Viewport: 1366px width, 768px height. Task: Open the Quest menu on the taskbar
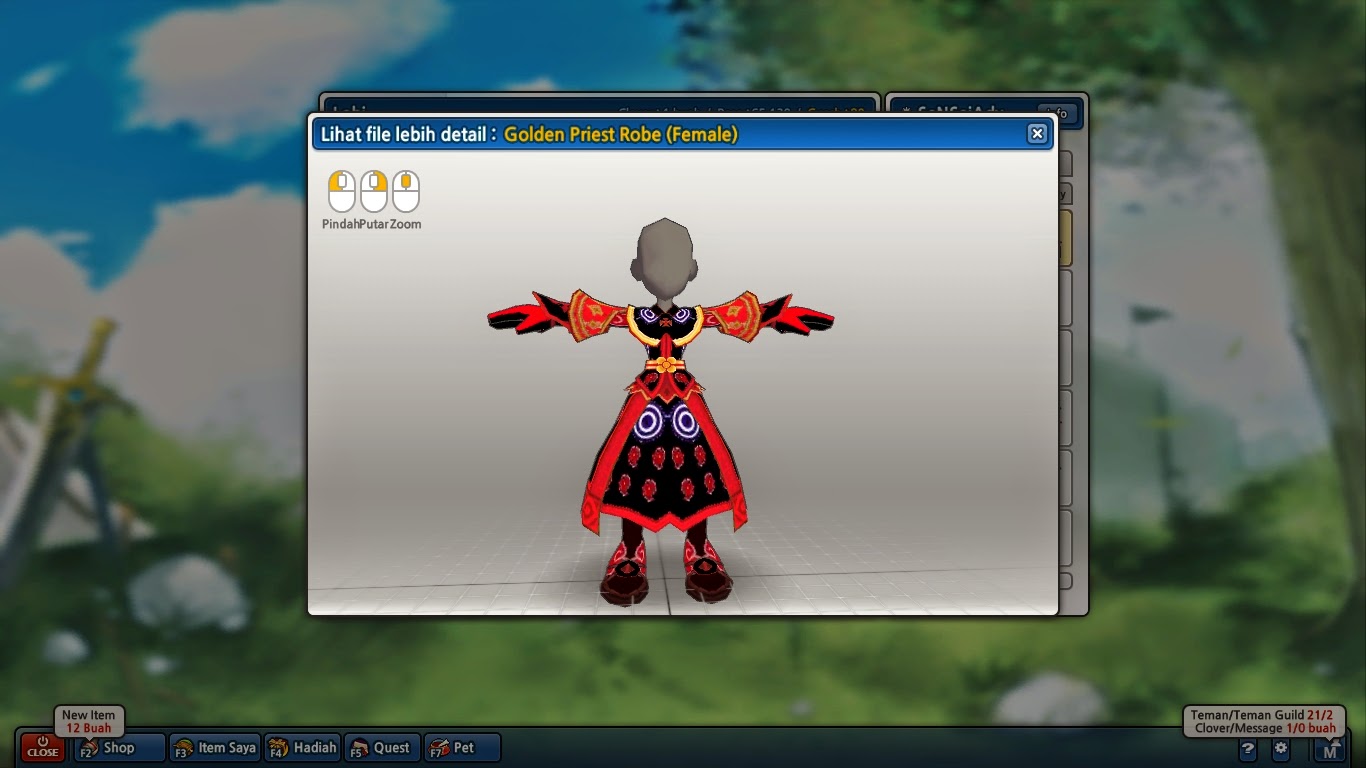381,747
